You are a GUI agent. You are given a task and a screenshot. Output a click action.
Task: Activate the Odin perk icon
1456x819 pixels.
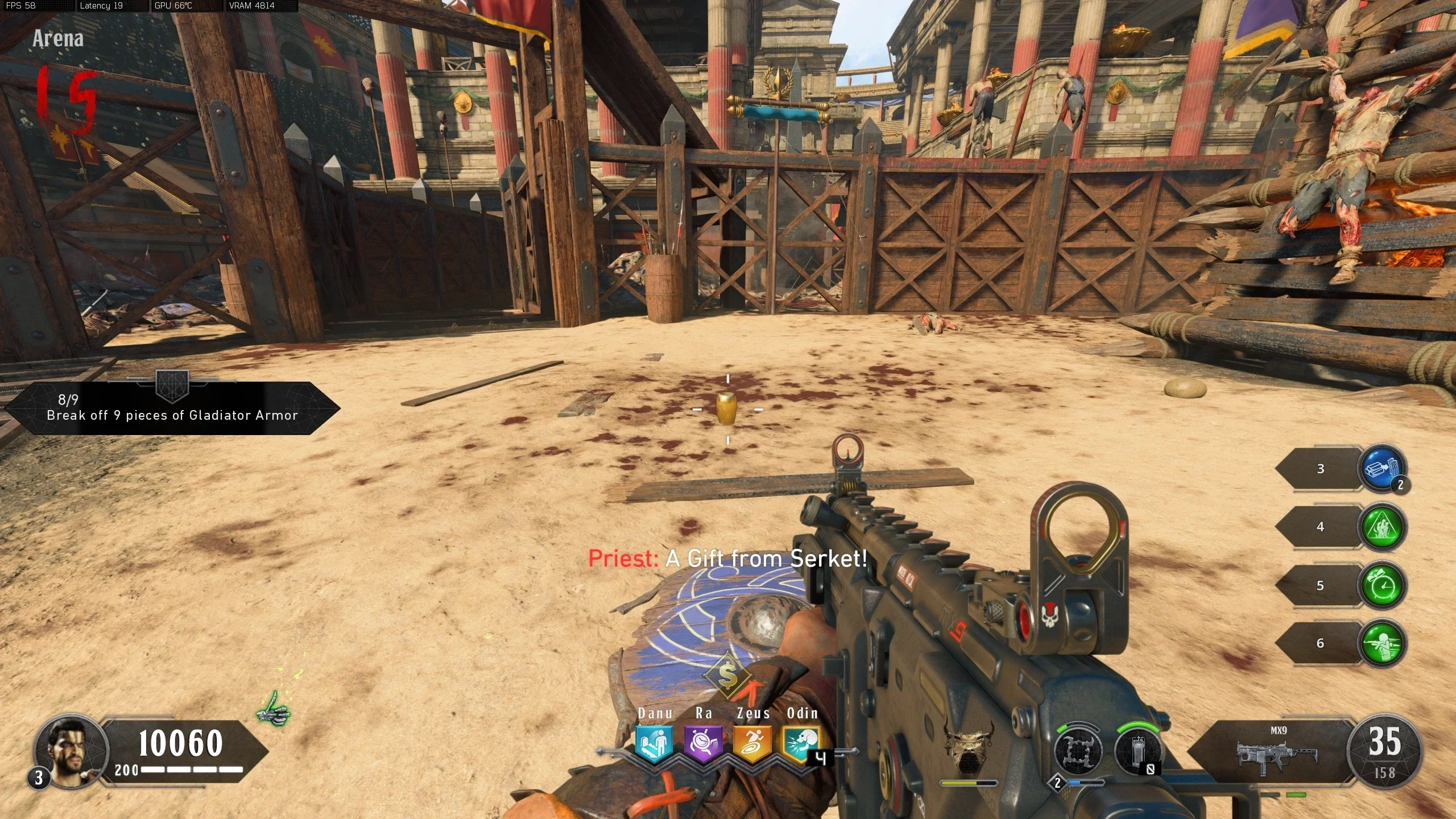(801, 743)
